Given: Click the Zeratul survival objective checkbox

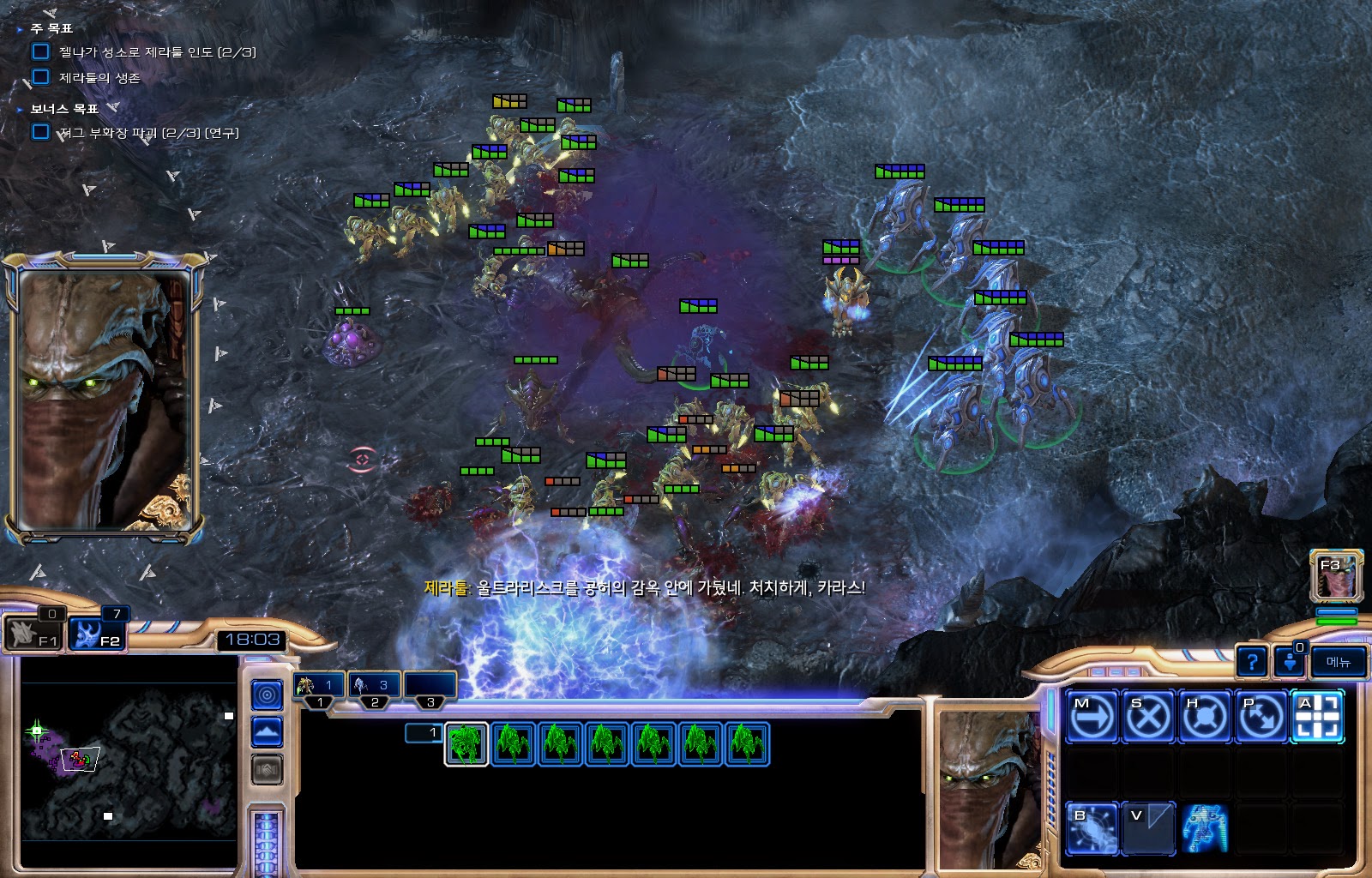Looking at the screenshot, I should click(x=40, y=77).
